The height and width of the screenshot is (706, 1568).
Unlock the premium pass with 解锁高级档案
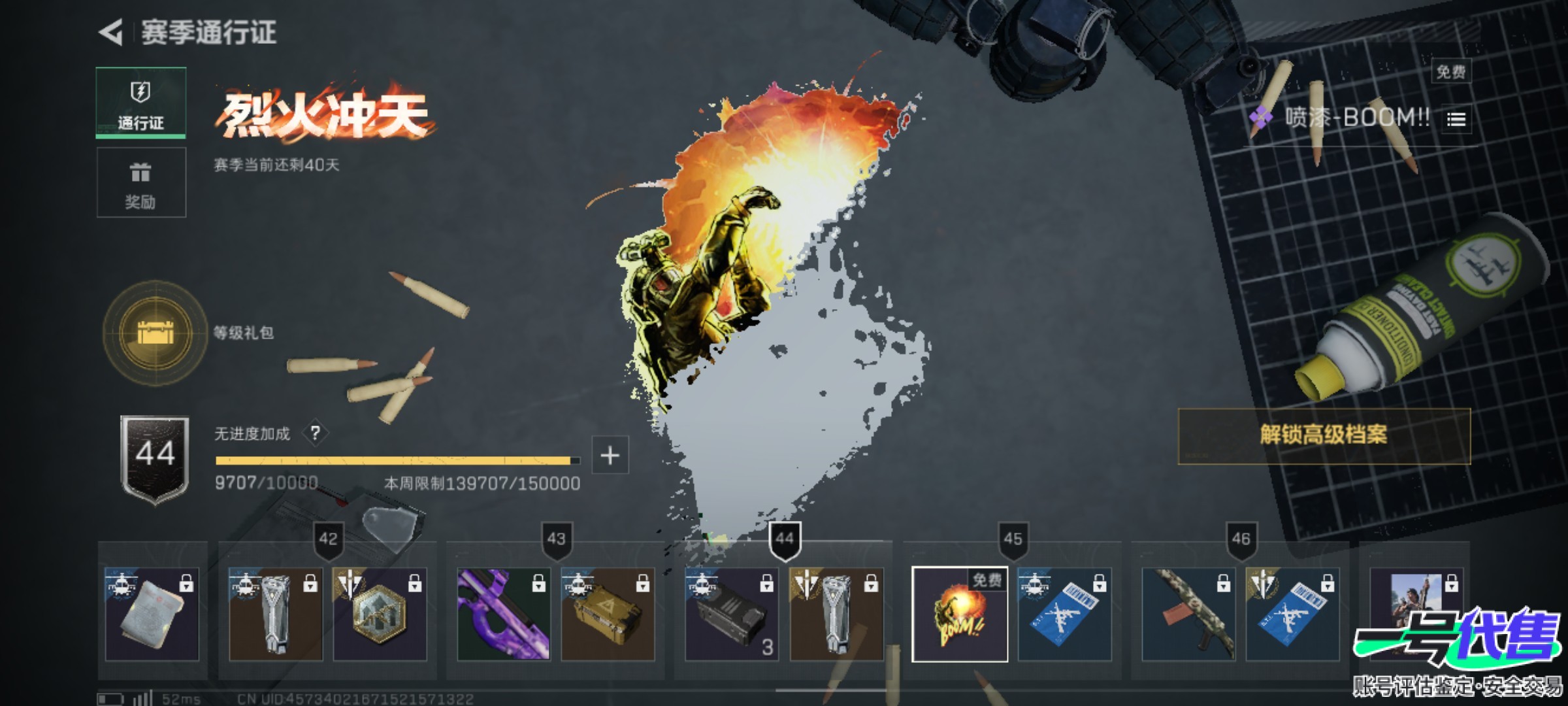pyautogui.click(x=1324, y=435)
